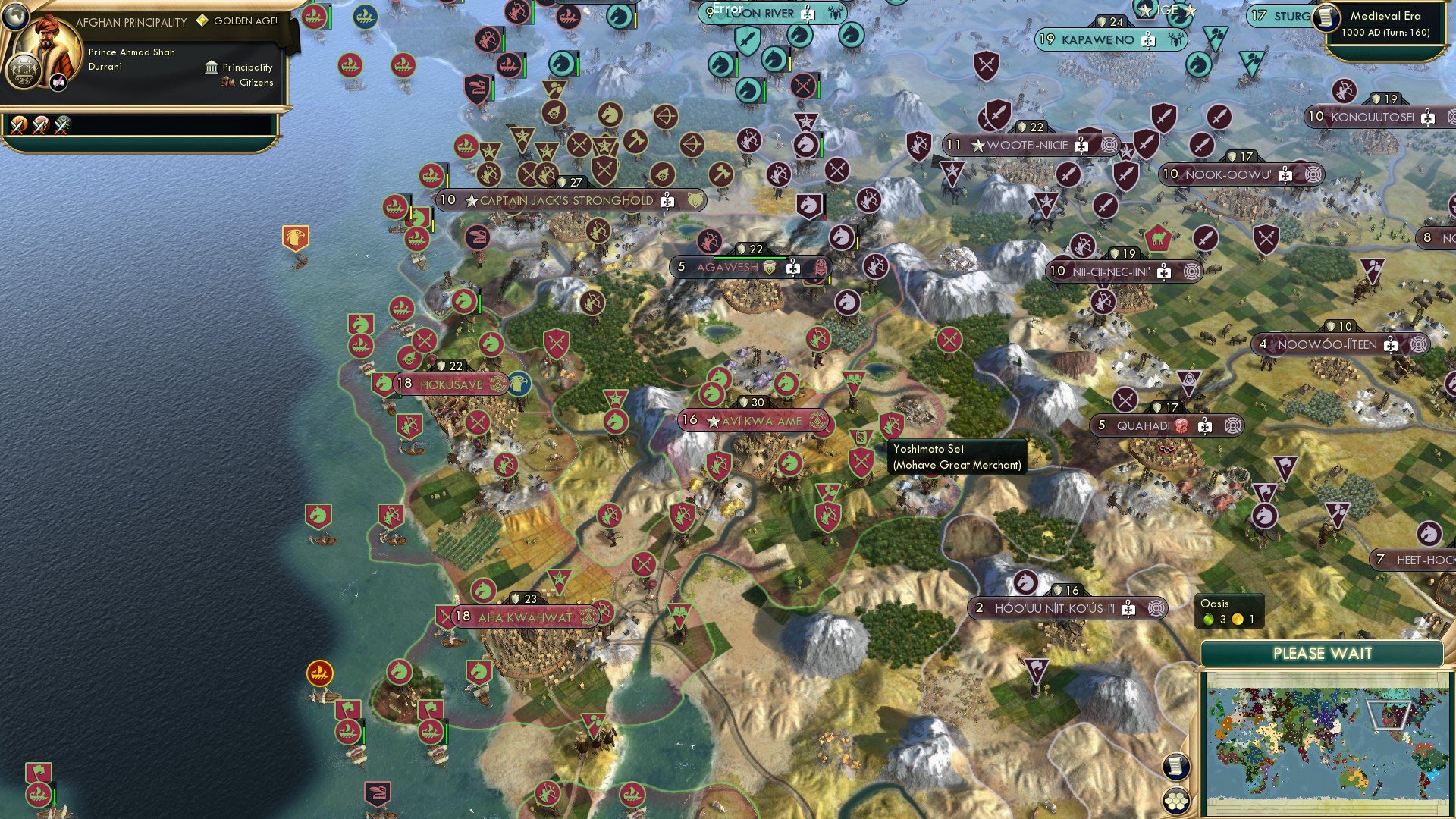Screen dimensions: 1456x819
Task: Click the globe icon beside the leader portrait
Action: click(x=16, y=17)
